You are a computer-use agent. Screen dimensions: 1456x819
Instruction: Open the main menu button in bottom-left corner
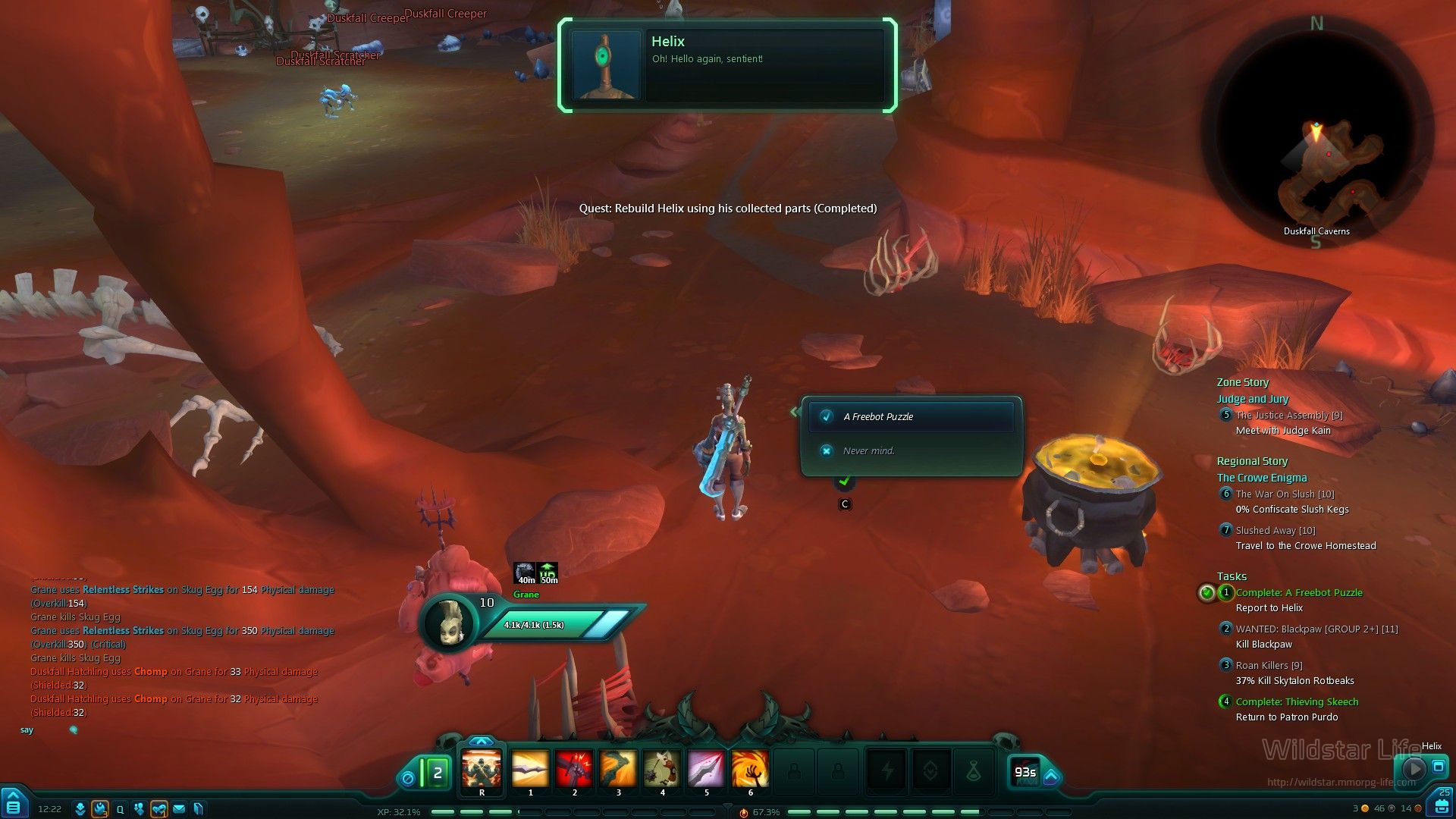pos(13,806)
